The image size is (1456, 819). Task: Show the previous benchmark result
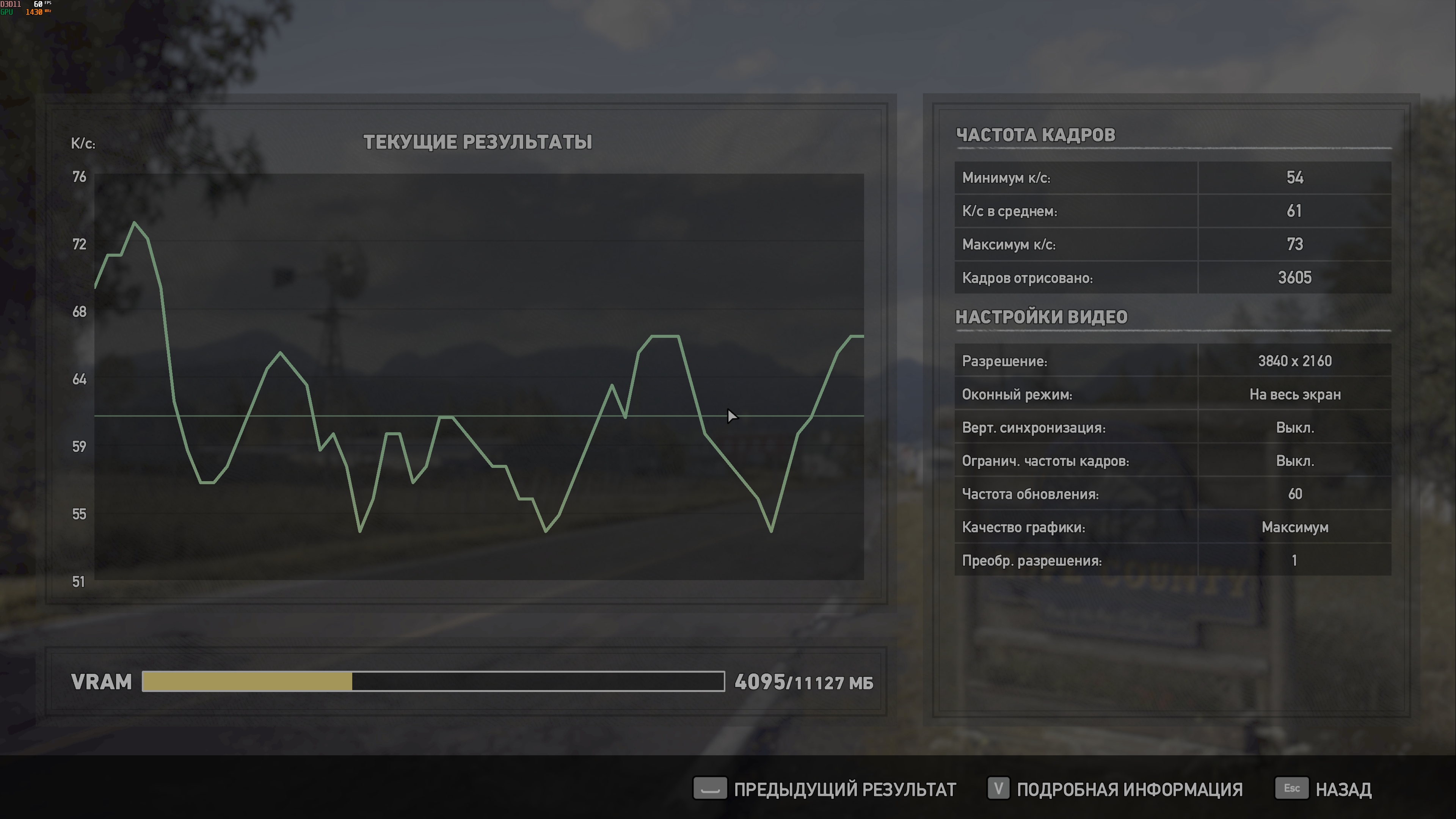(x=825, y=789)
